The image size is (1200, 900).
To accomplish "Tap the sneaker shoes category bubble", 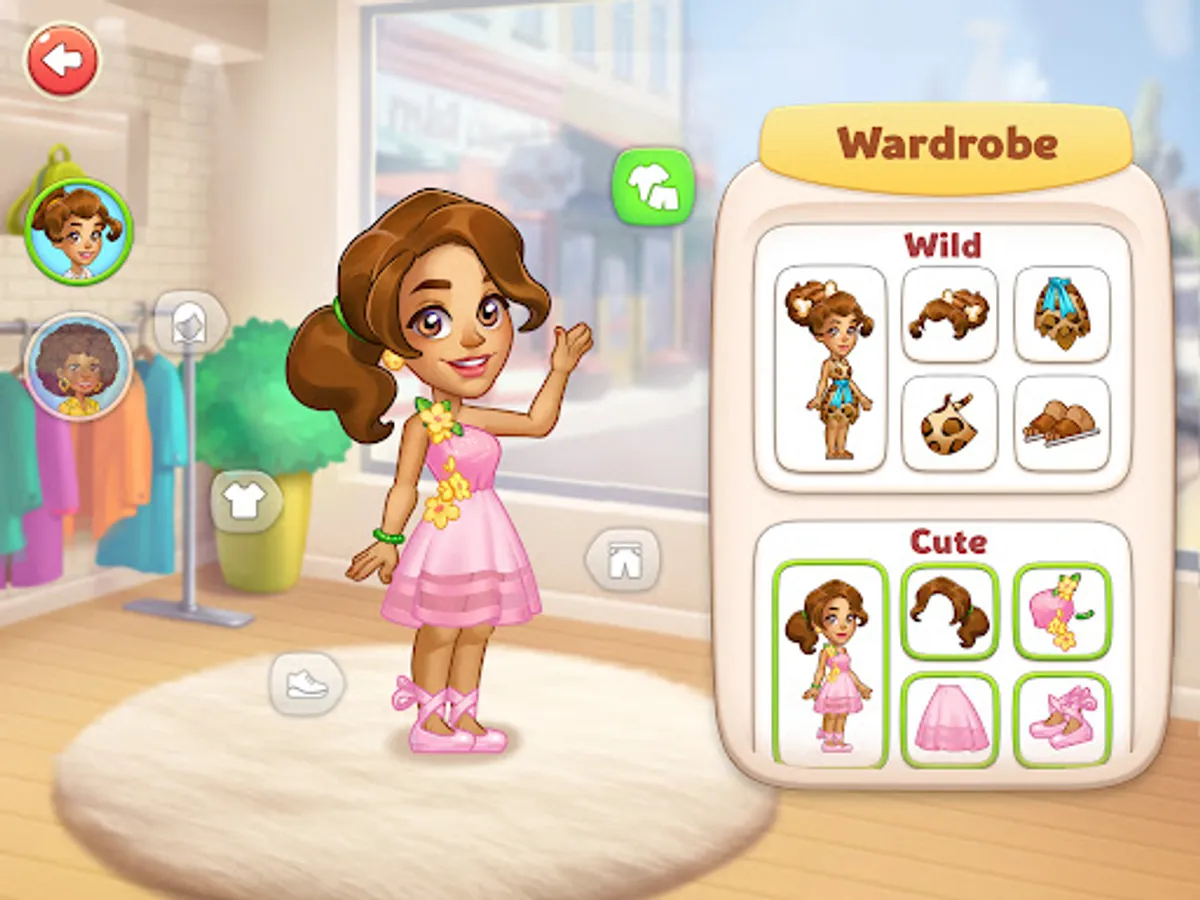I will 307,685.
